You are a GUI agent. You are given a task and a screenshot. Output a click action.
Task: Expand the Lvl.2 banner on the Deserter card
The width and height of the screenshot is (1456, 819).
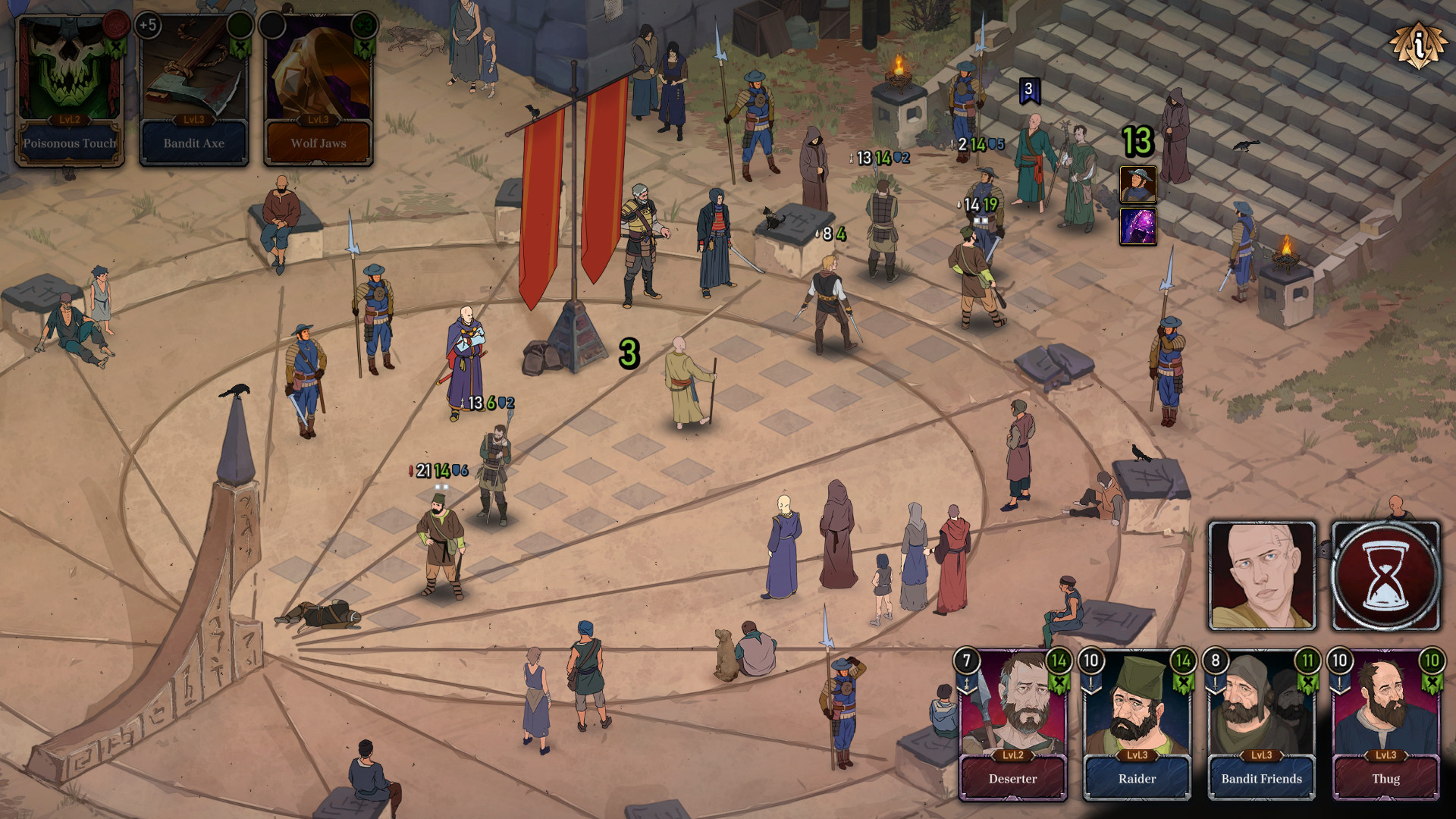1015,755
